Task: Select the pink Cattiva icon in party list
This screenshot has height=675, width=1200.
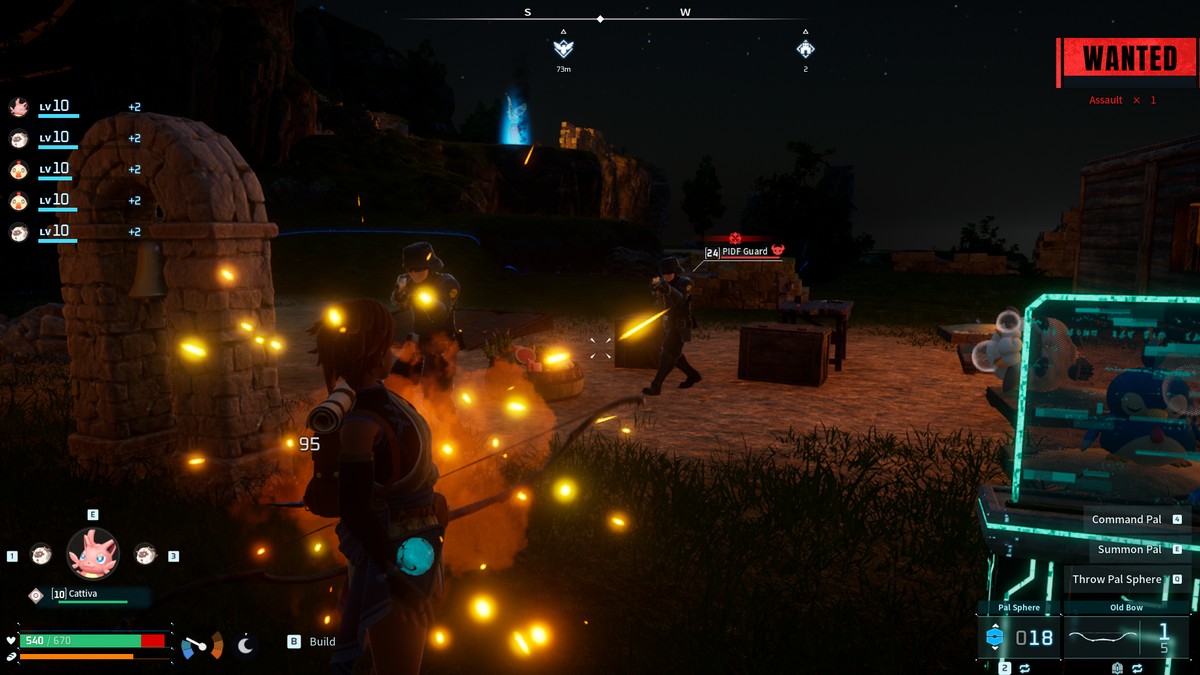Action: point(18,107)
